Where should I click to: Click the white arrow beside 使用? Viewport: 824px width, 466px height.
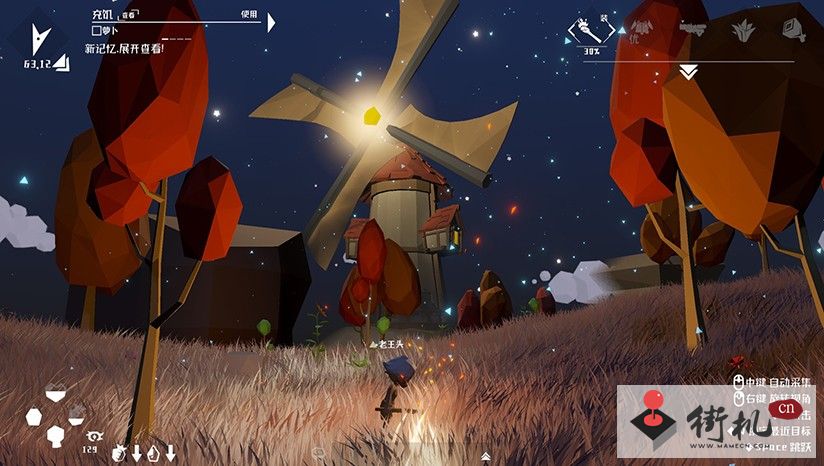click(272, 21)
